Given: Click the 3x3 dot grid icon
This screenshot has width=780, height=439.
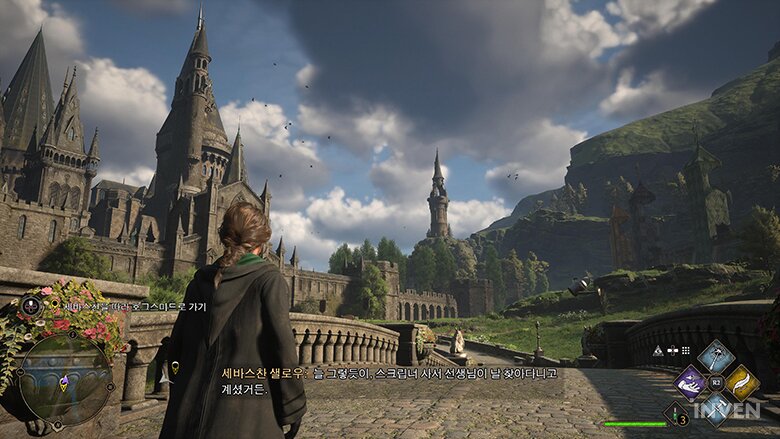Looking at the screenshot, I should [687, 351].
